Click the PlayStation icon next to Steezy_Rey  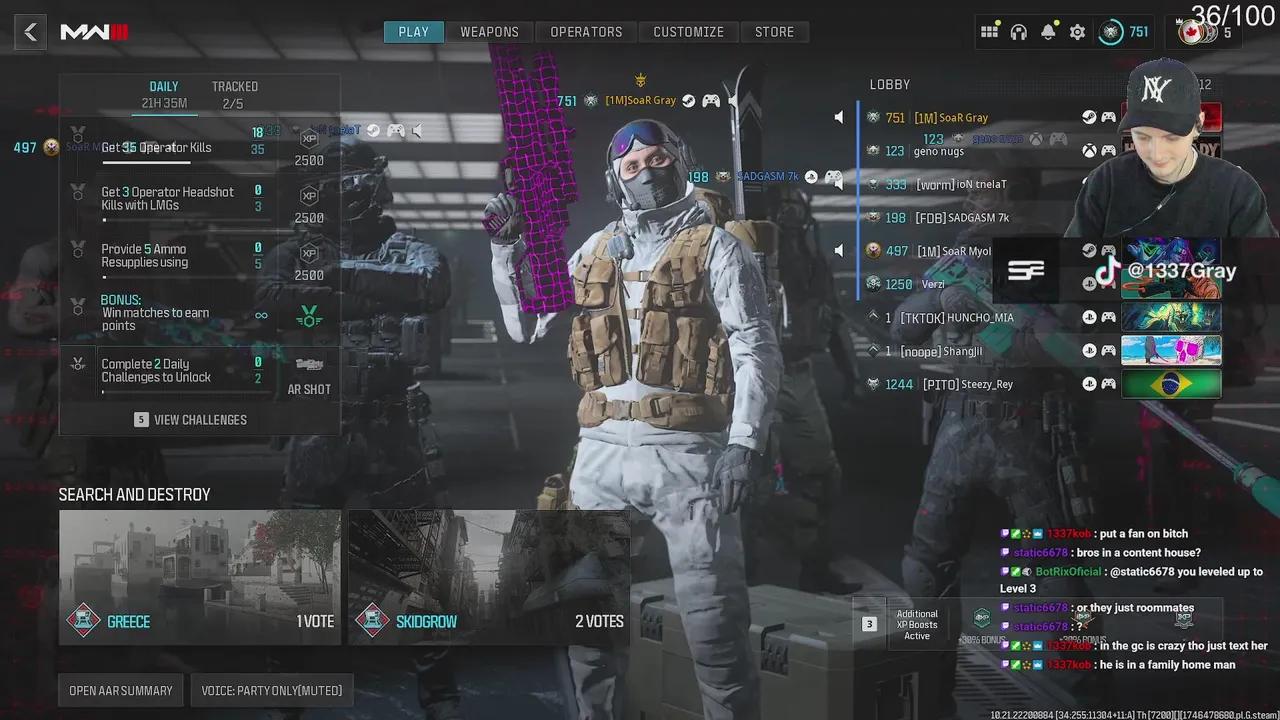click(x=1089, y=383)
